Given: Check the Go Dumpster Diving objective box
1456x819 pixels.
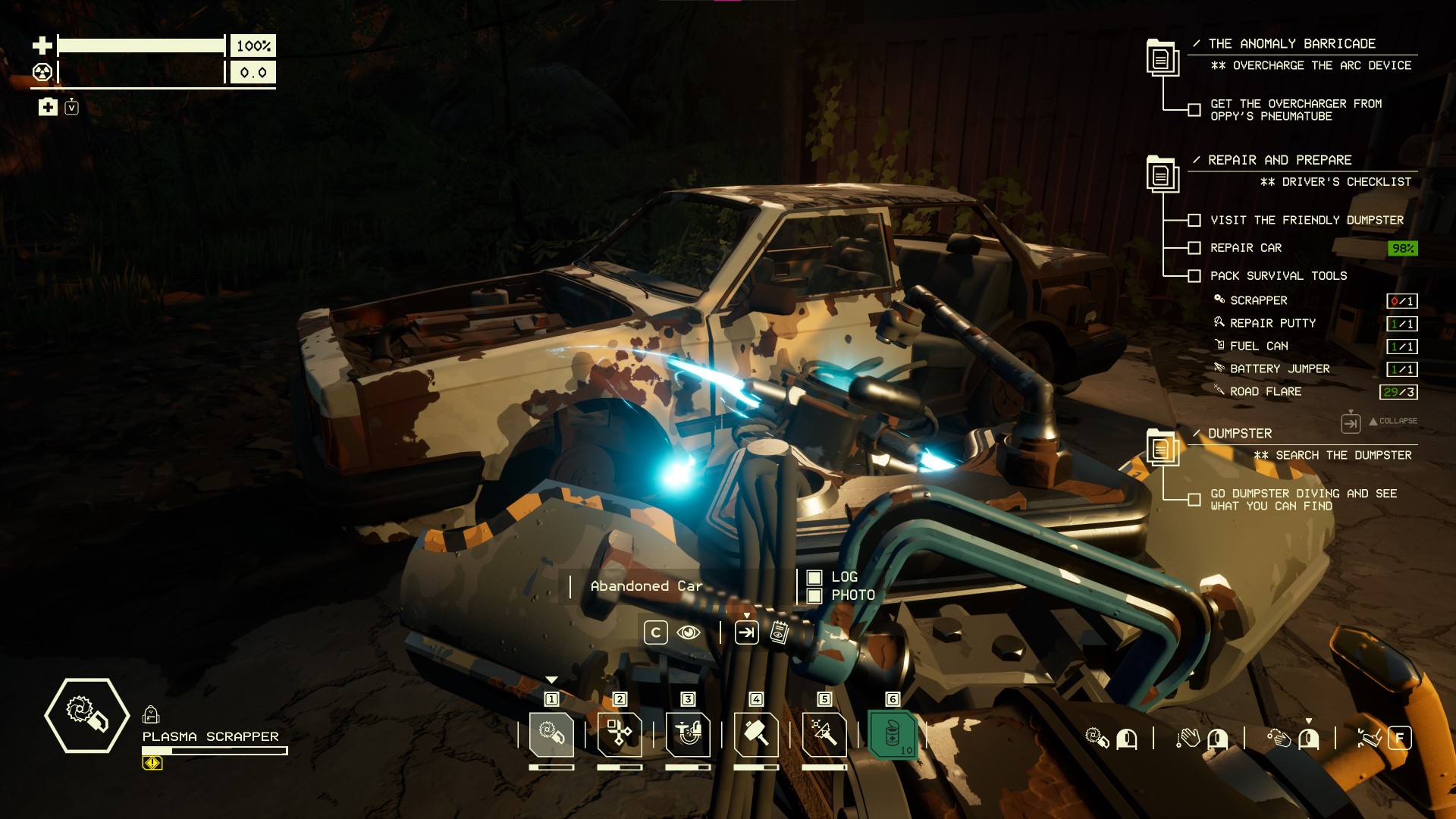Looking at the screenshot, I should tap(1194, 500).
